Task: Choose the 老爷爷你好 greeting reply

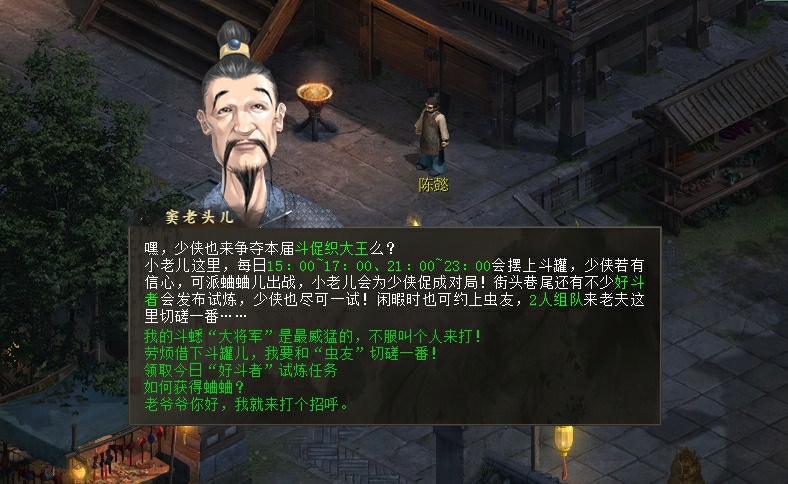Action: [250, 405]
